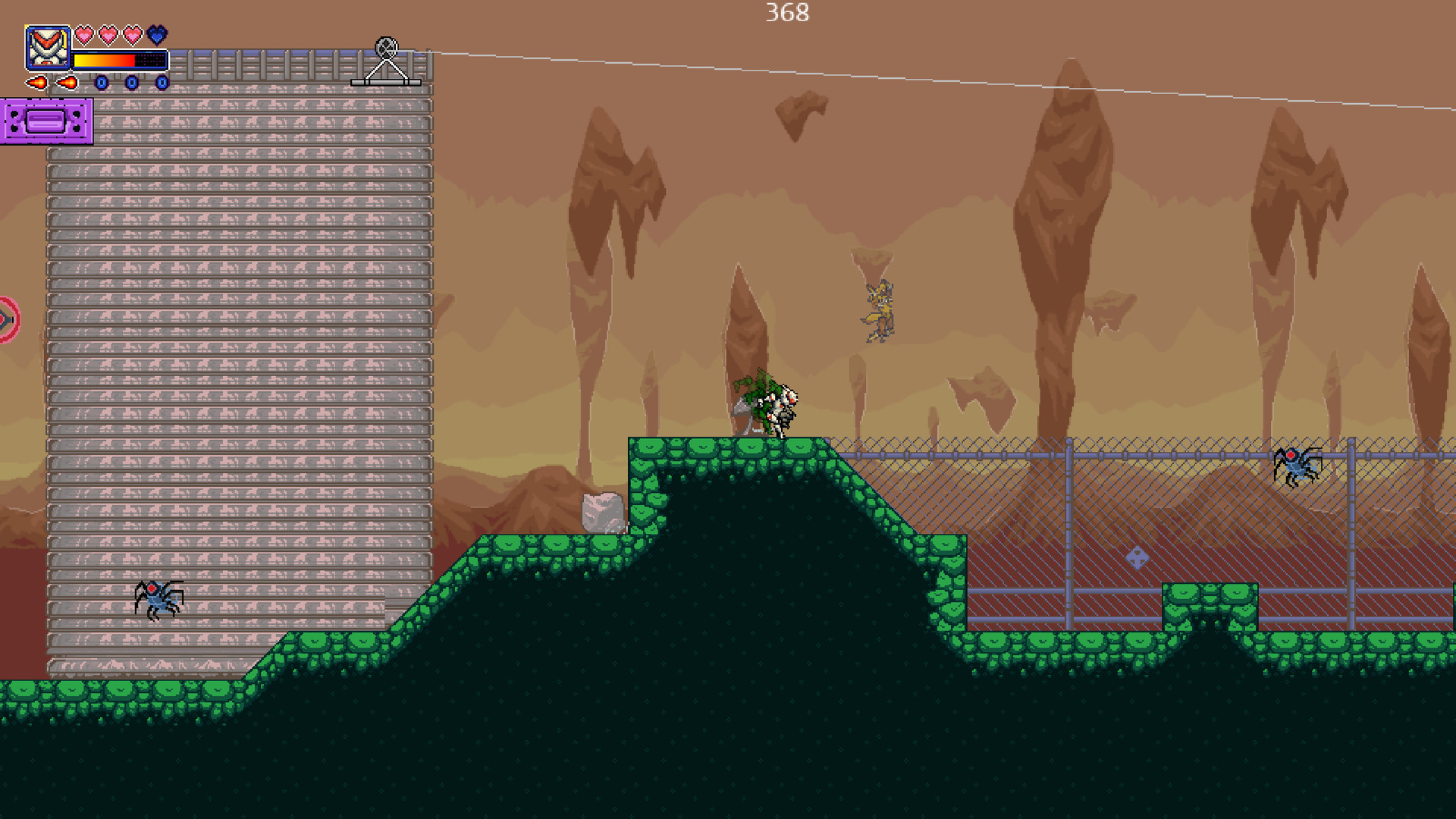Click the spider crawling on the left tower
The height and width of the screenshot is (819, 1456).
click(x=157, y=599)
